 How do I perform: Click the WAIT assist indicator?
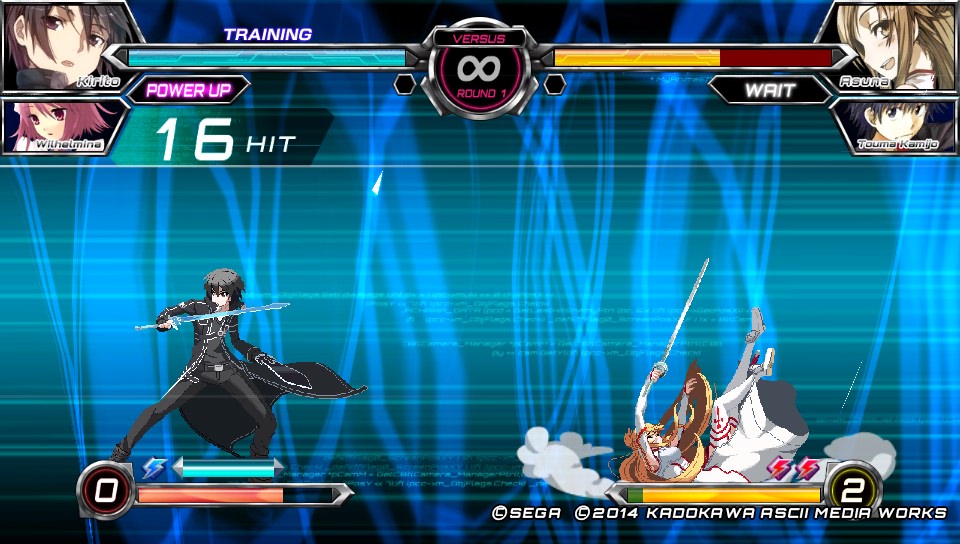click(770, 90)
